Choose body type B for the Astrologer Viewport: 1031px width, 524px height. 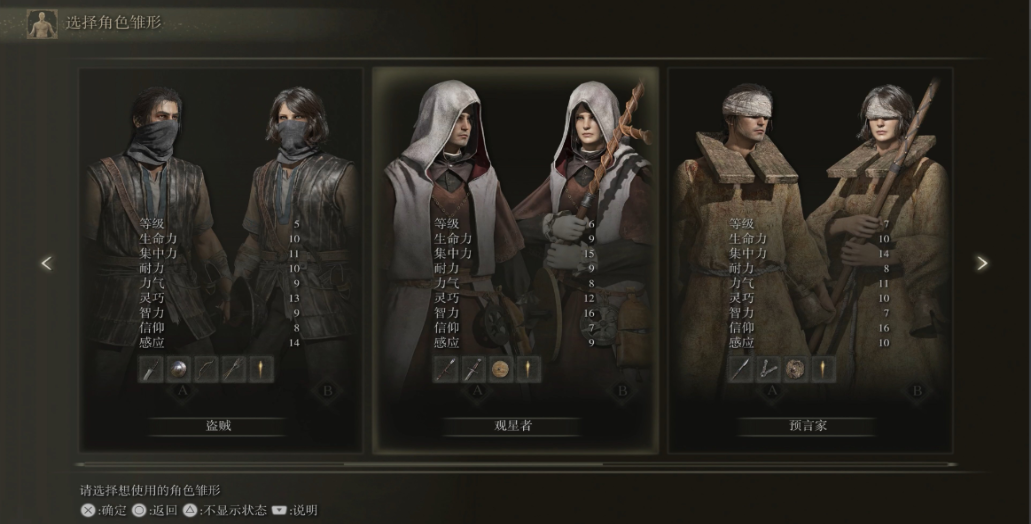coord(622,390)
